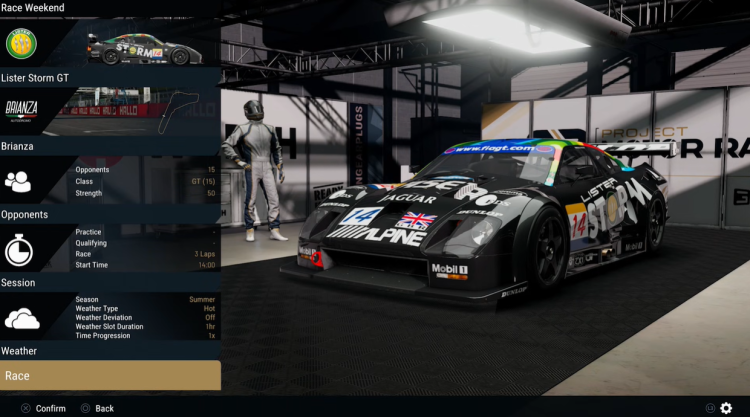Open the Lister Storm GT car selection
Screen dimensions: 750x417
coord(110,77)
